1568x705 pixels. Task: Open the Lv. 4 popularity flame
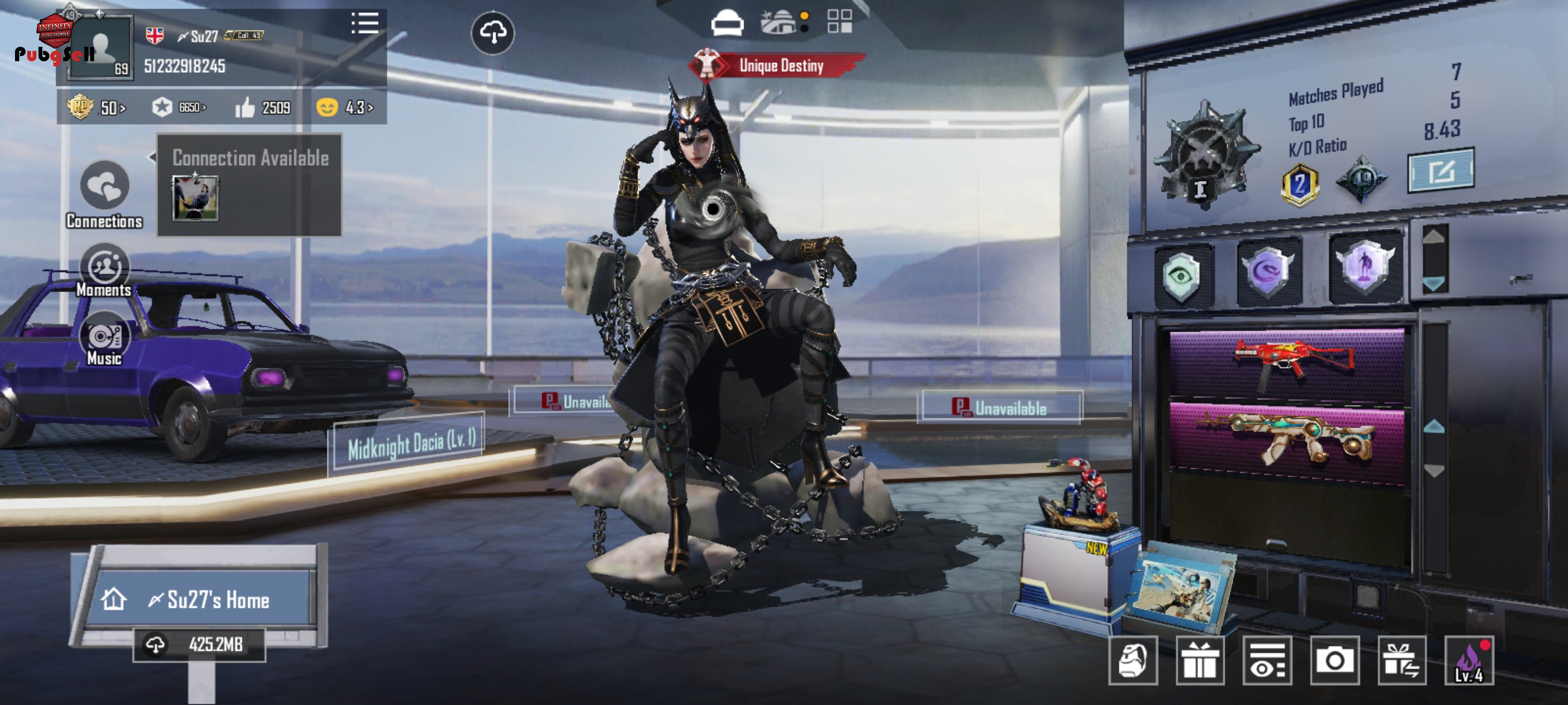(x=1469, y=661)
